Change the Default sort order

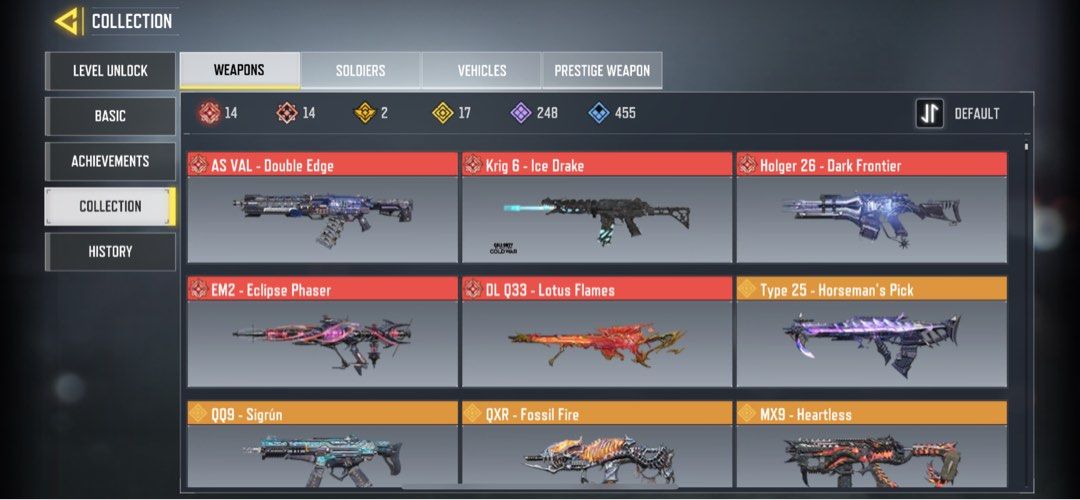tap(958, 114)
